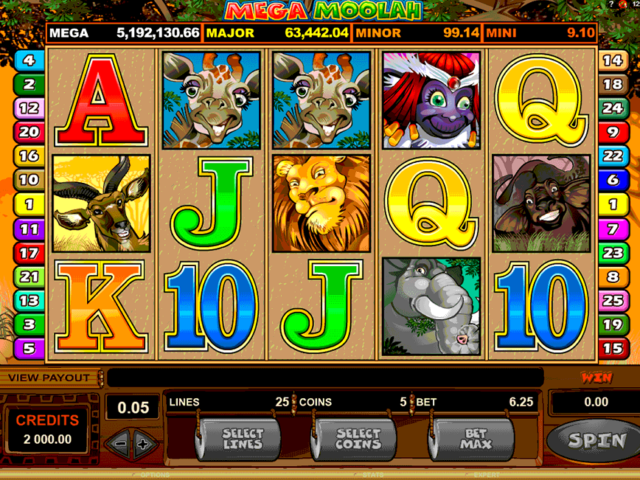Viewport: 640px width, 480px height.
Task: Click payline marker number 22
Action: click(x=611, y=156)
